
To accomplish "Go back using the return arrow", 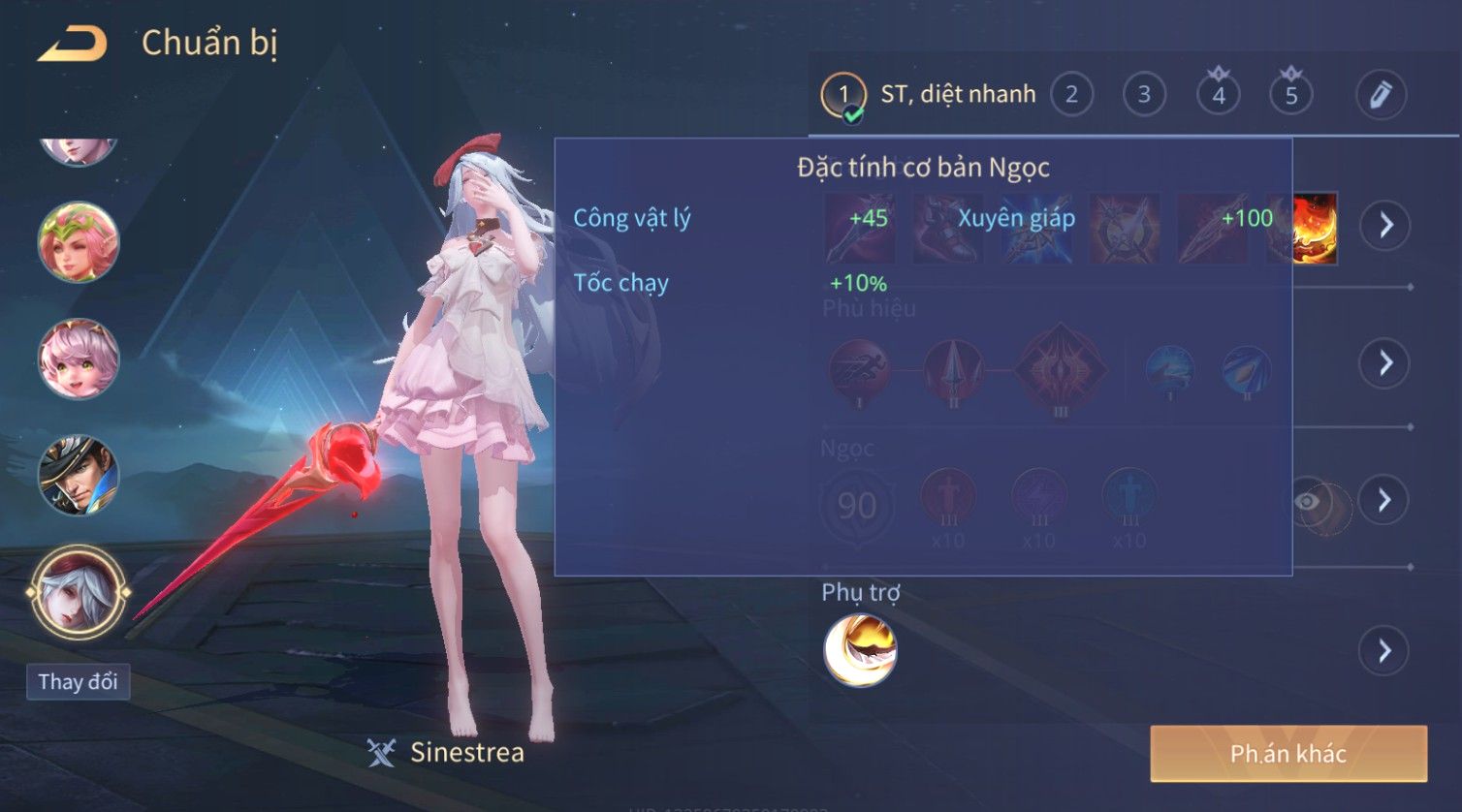I will click(73, 45).
